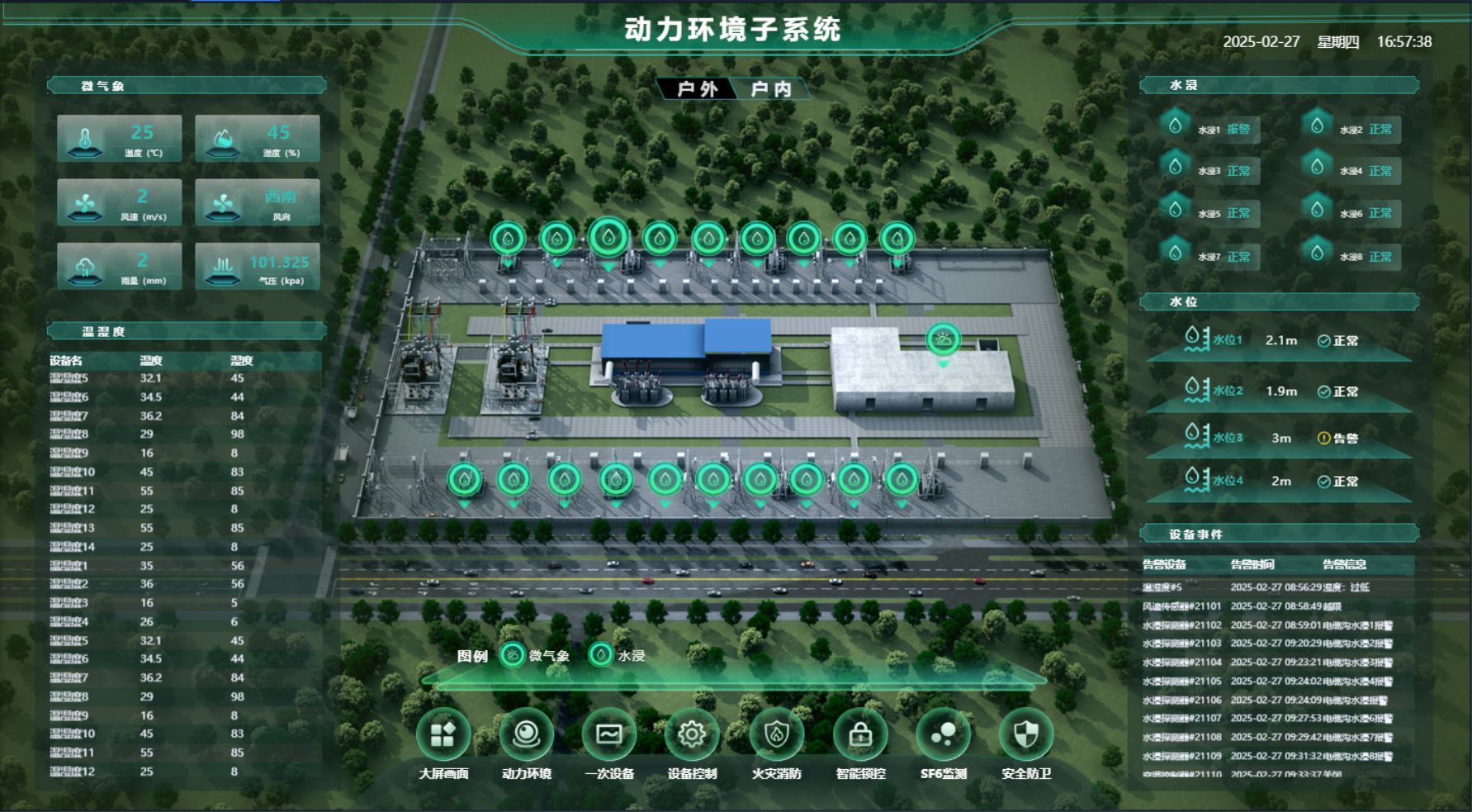Open the 智能锁控 smart lock page
The image size is (1472, 812).
pyautogui.click(x=860, y=734)
